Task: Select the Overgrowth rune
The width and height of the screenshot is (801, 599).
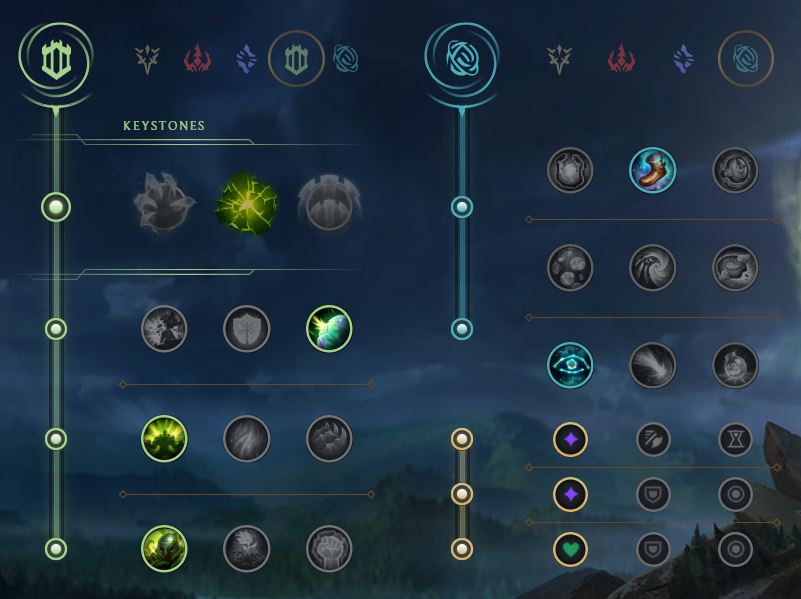Action: [164, 549]
